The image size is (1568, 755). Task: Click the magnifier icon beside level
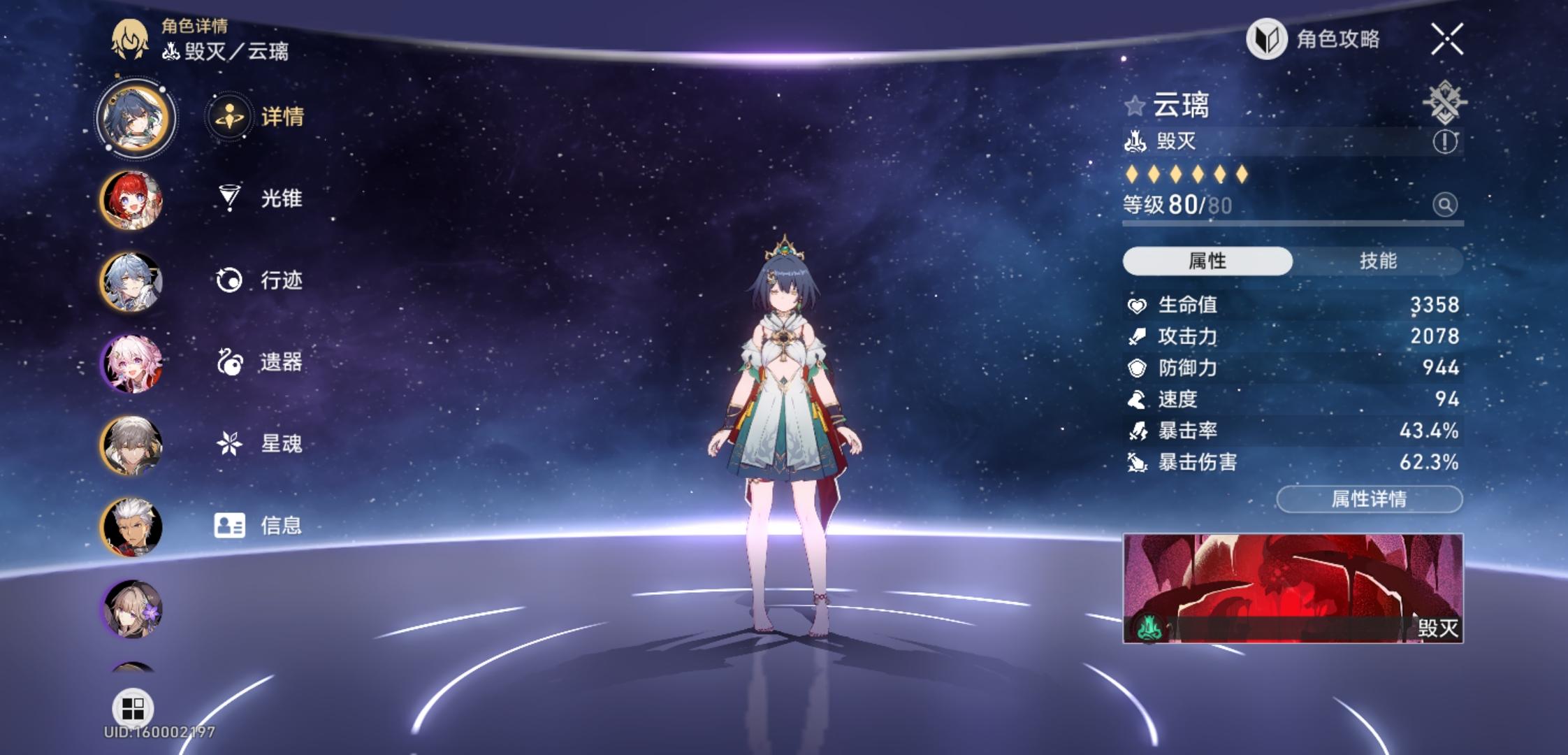[1444, 205]
